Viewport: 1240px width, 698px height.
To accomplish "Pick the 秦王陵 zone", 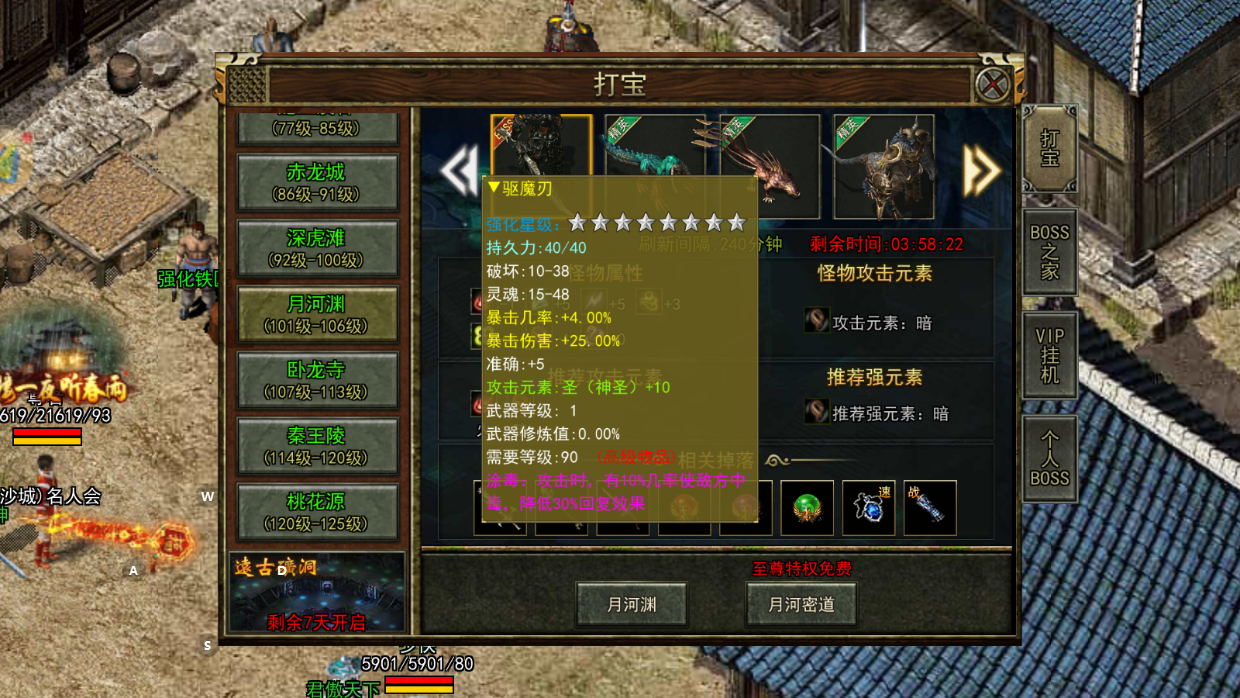I will pos(317,446).
